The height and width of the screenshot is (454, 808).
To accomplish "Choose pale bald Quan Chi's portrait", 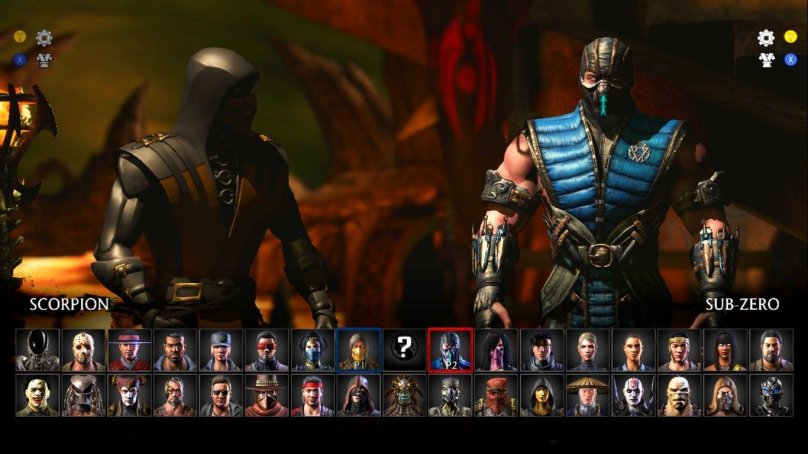I will pos(634,396).
